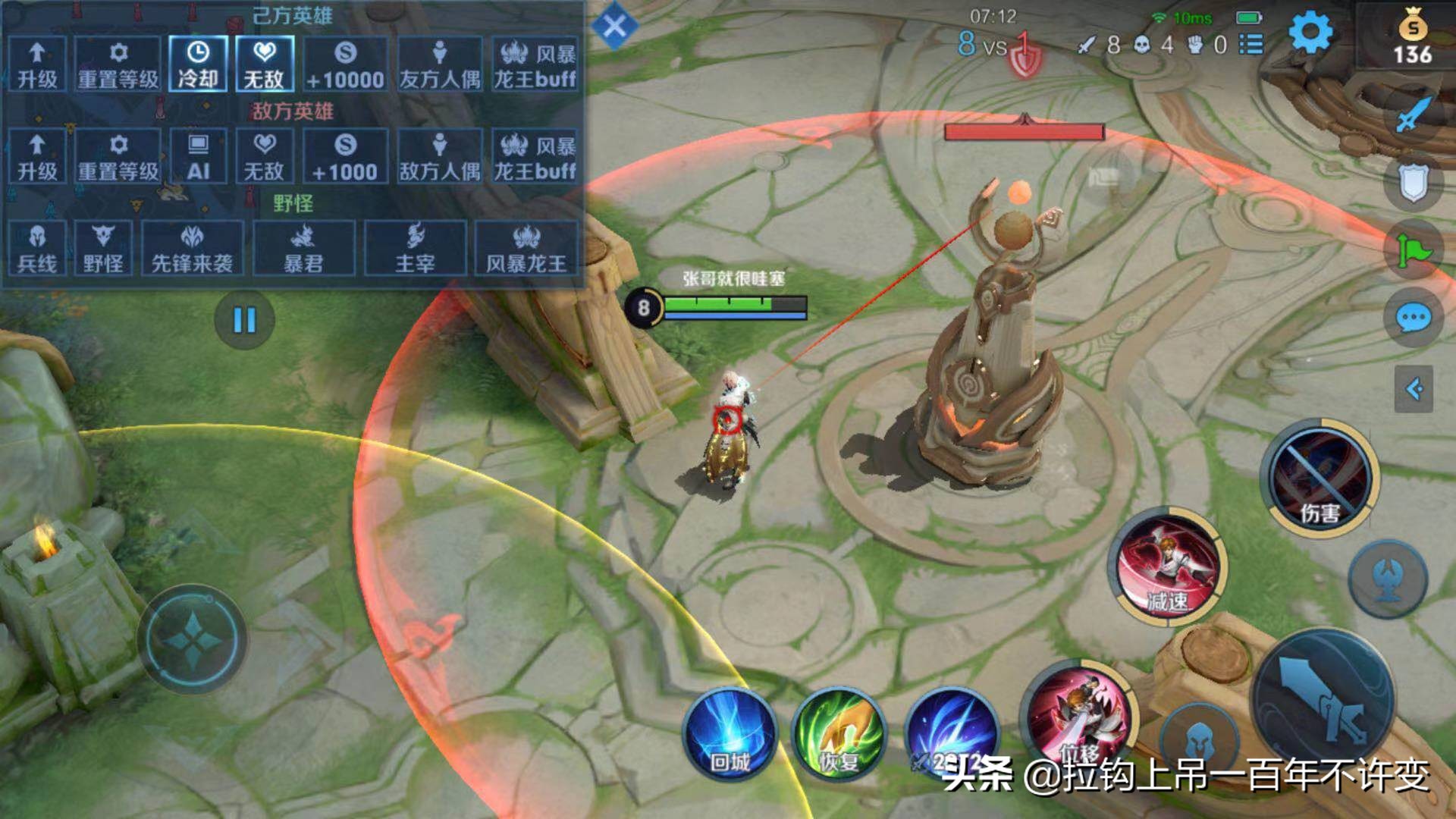The width and height of the screenshot is (1456, 819).
Task: Add +10000 gold to own hero
Action: point(345,64)
